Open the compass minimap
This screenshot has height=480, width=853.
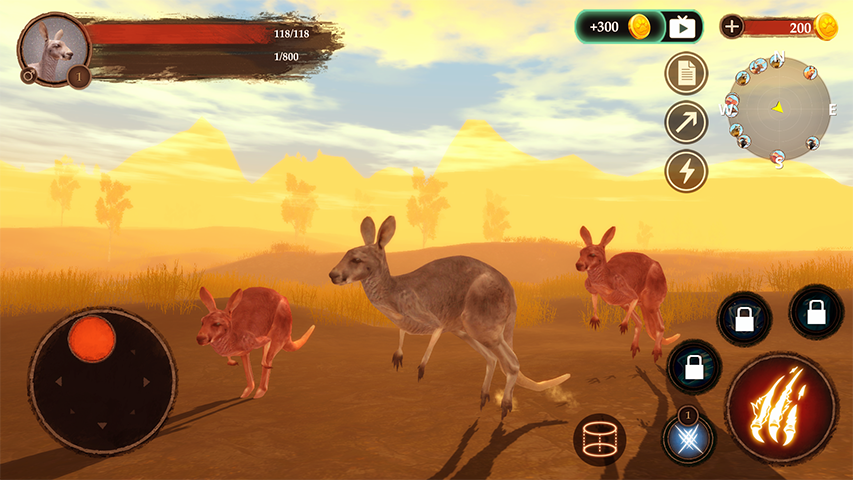tap(777, 108)
